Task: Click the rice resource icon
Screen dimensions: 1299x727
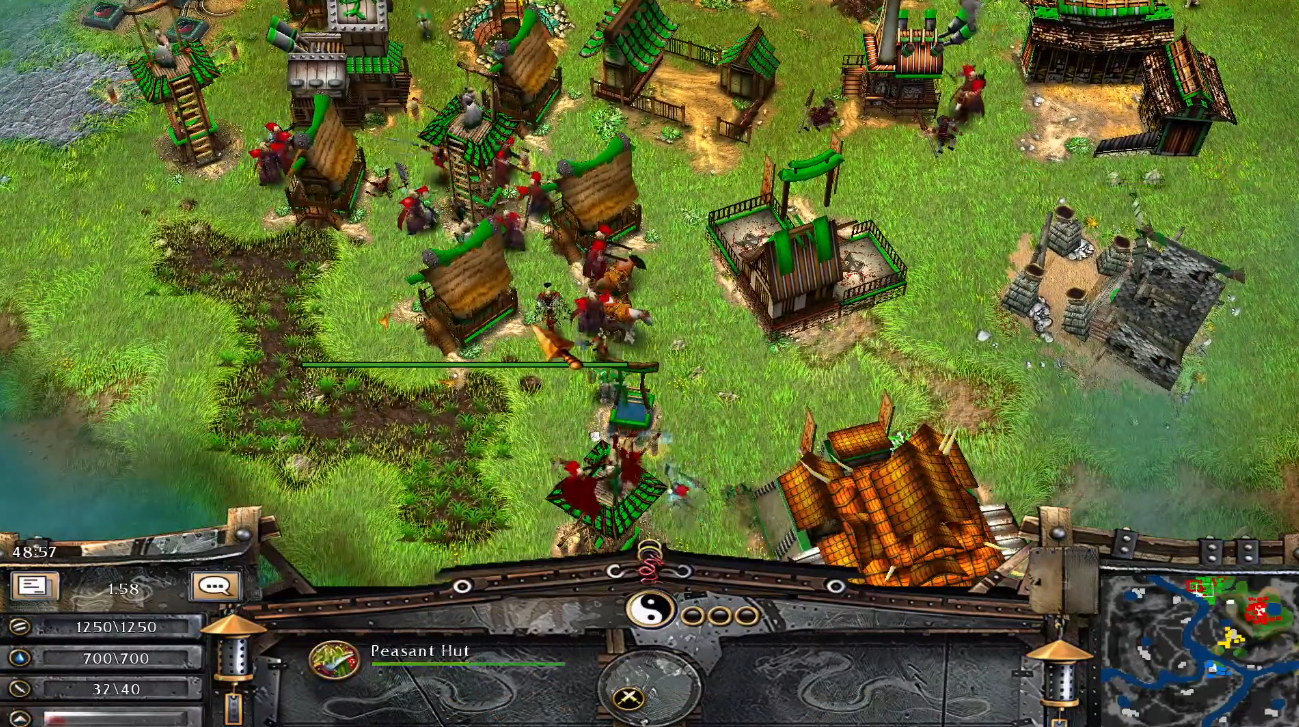Action: [18, 627]
